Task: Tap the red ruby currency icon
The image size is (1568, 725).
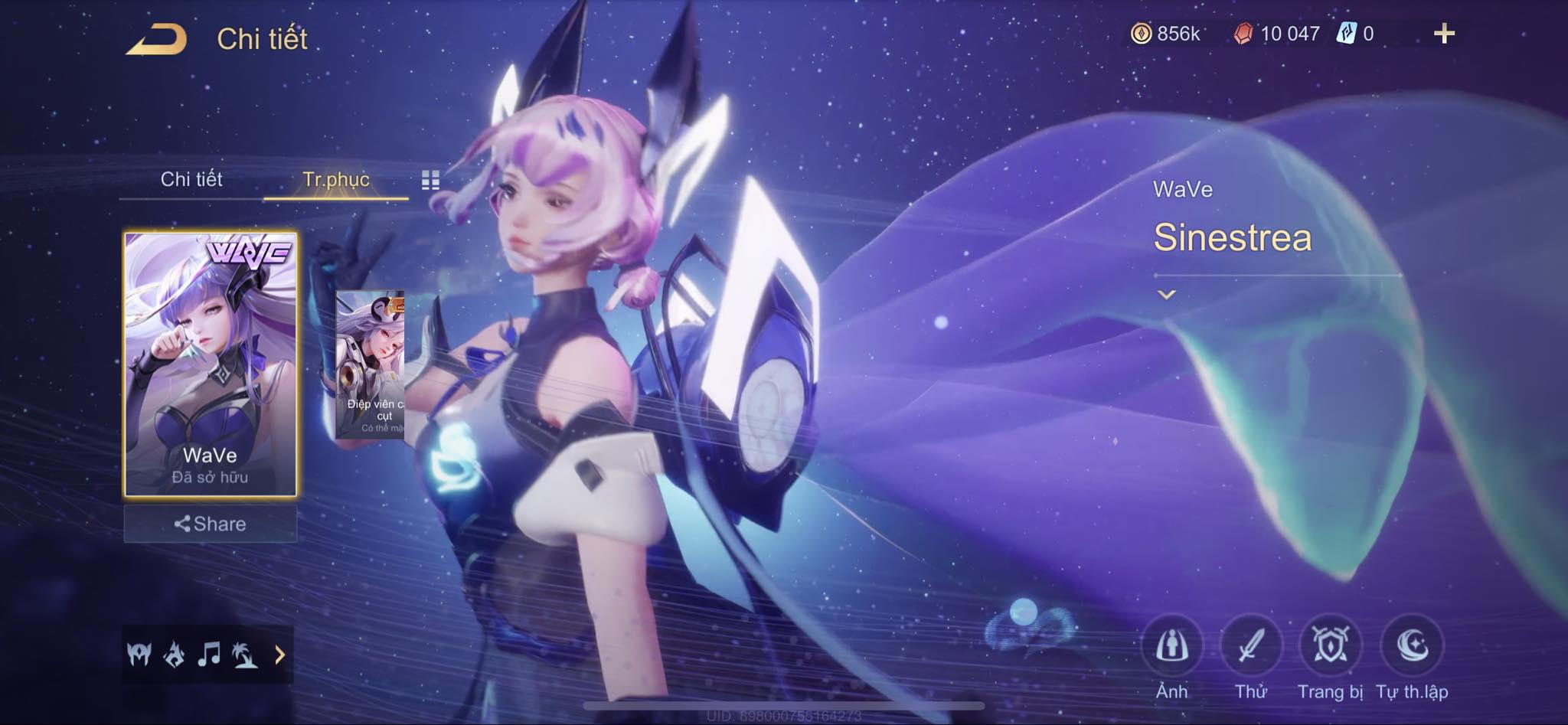Action: 1243,34
